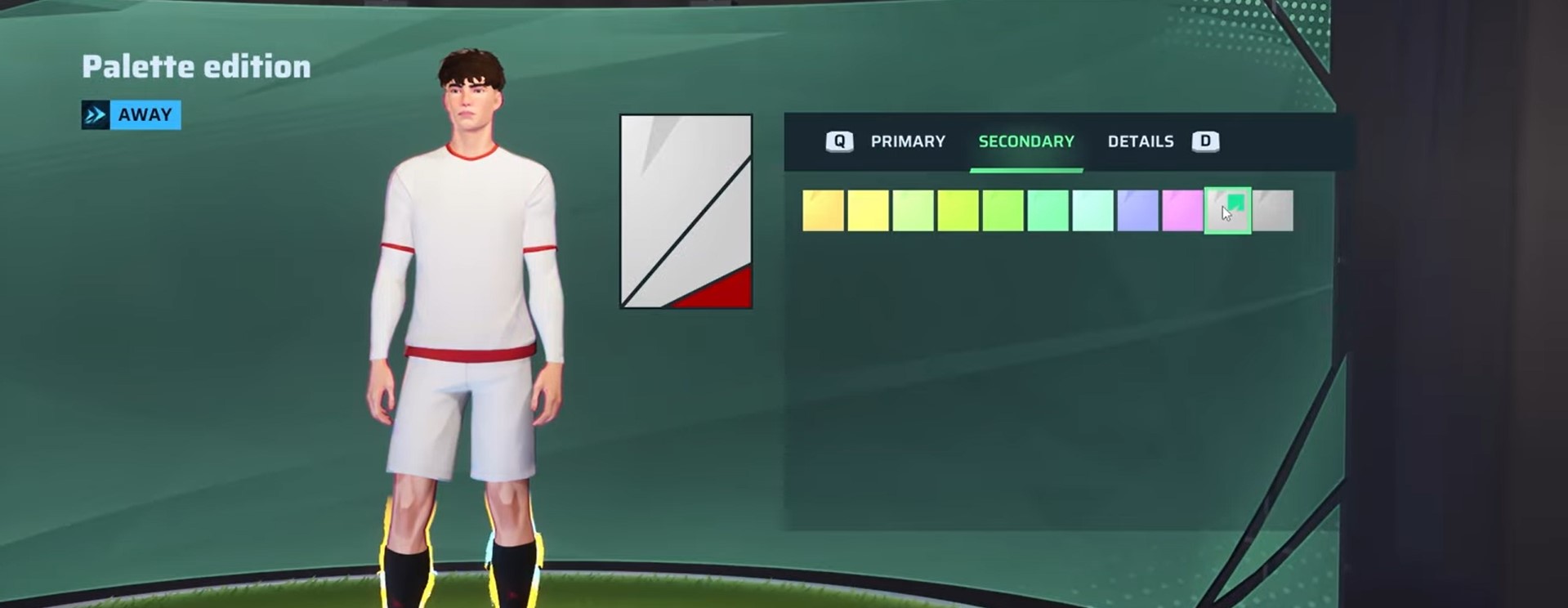The height and width of the screenshot is (608, 1568).
Task: Select the golden yellow color swatch
Action: pos(823,211)
